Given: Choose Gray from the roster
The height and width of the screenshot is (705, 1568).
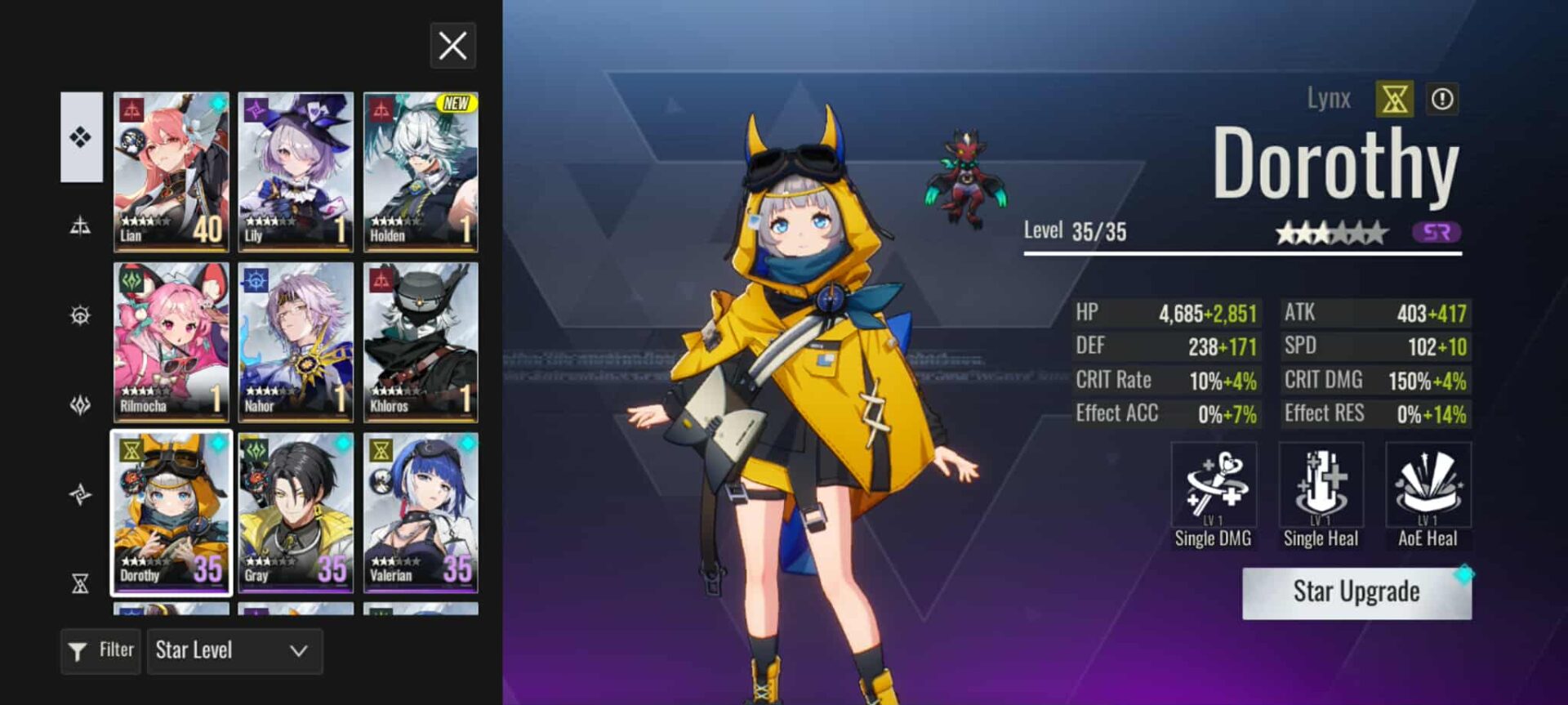Looking at the screenshot, I should 296,512.
